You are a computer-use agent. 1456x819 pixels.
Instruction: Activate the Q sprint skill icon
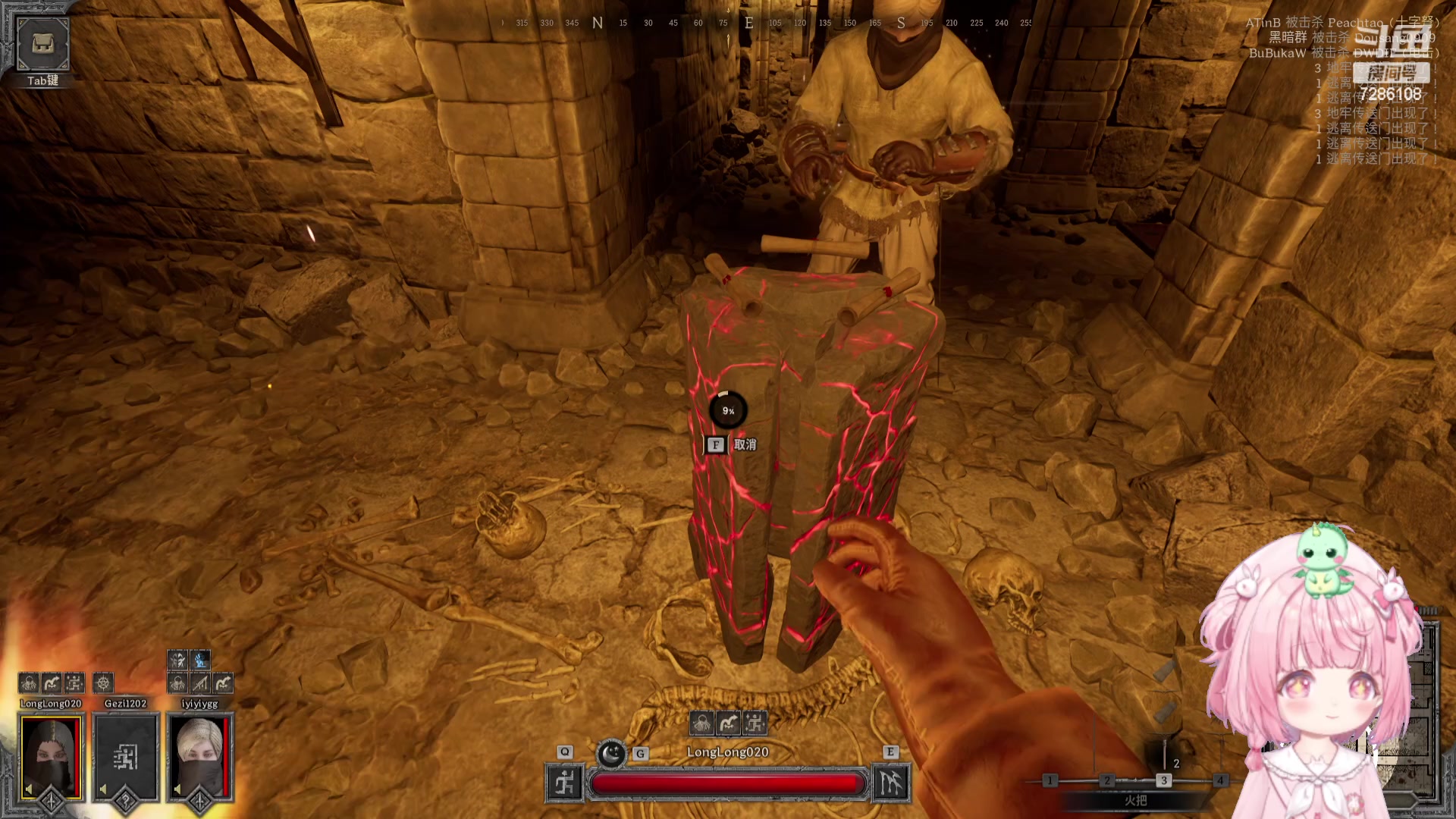click(565, 783)
